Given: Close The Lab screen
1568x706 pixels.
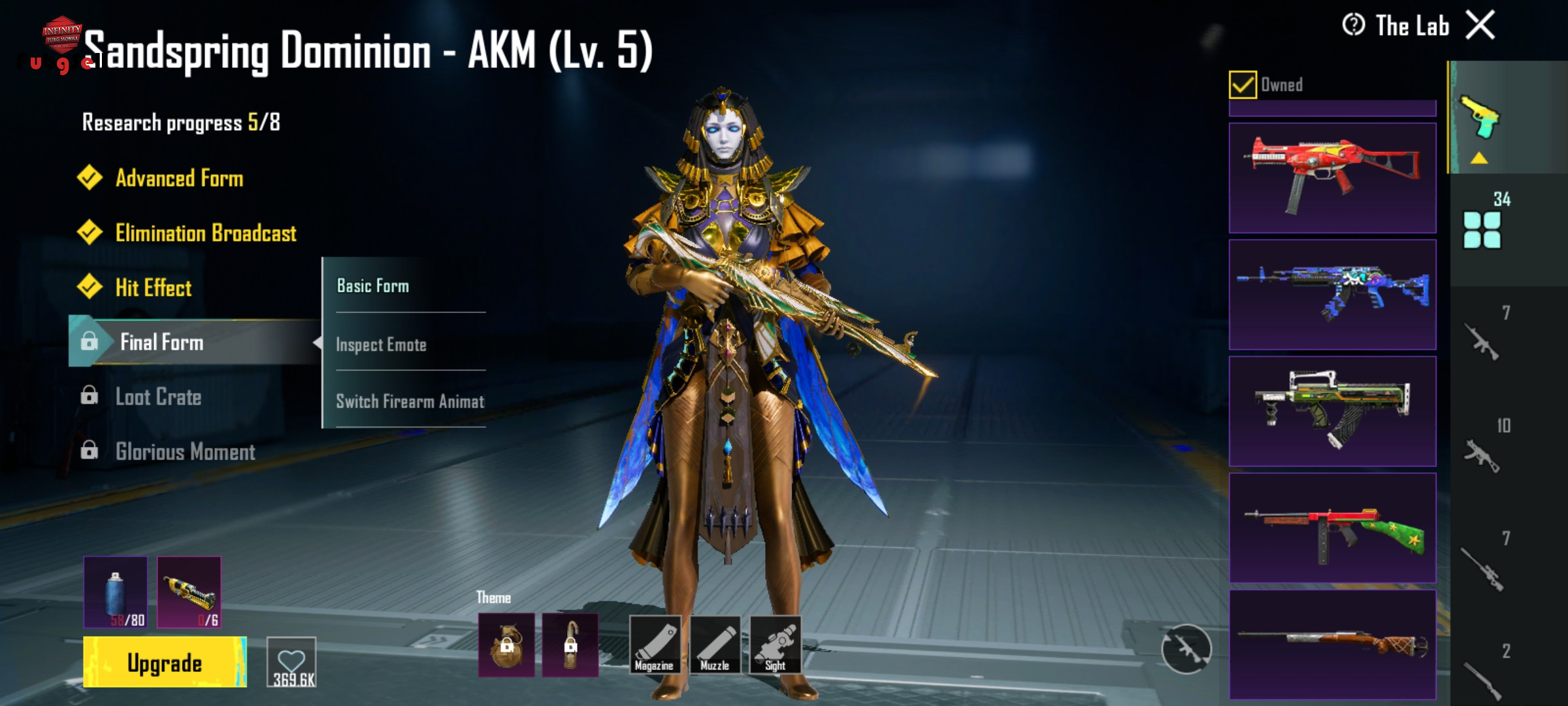Looking at the screenshot, I should click(1480, 26).
